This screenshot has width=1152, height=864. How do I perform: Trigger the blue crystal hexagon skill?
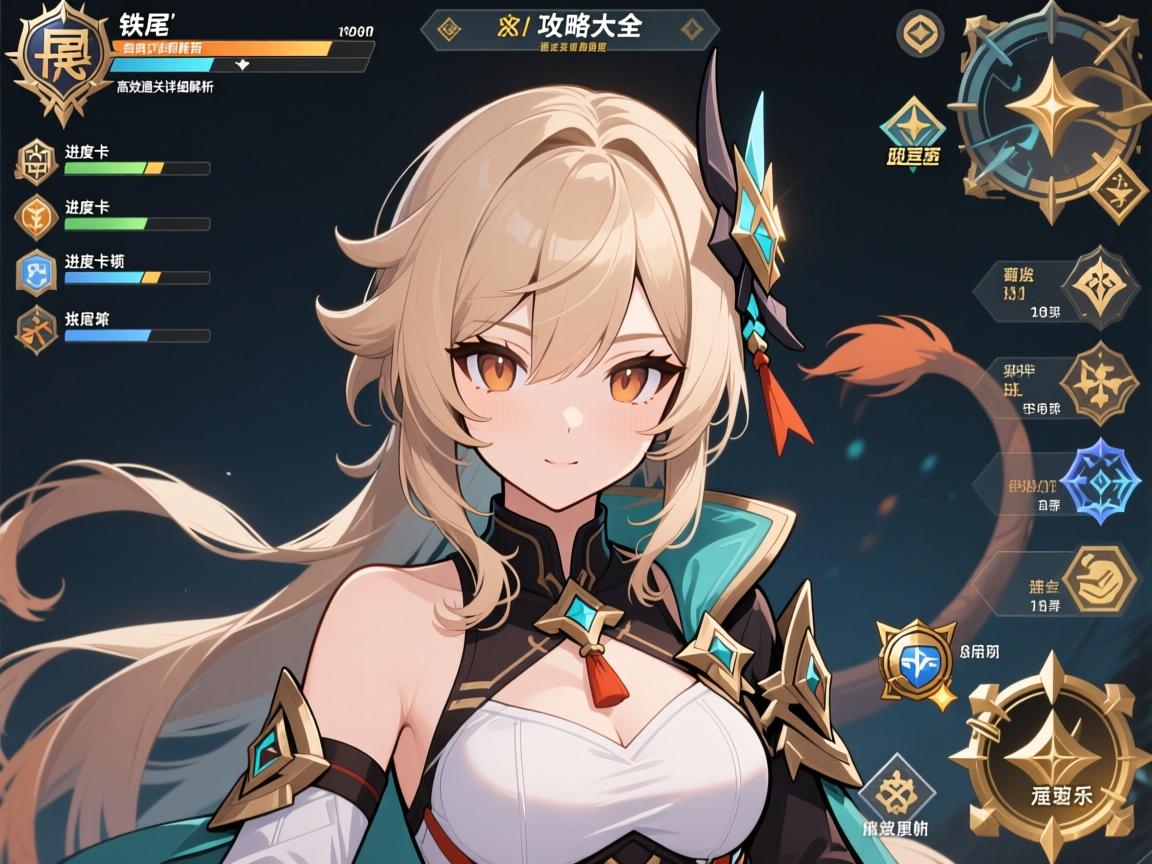click(1098, 481)
